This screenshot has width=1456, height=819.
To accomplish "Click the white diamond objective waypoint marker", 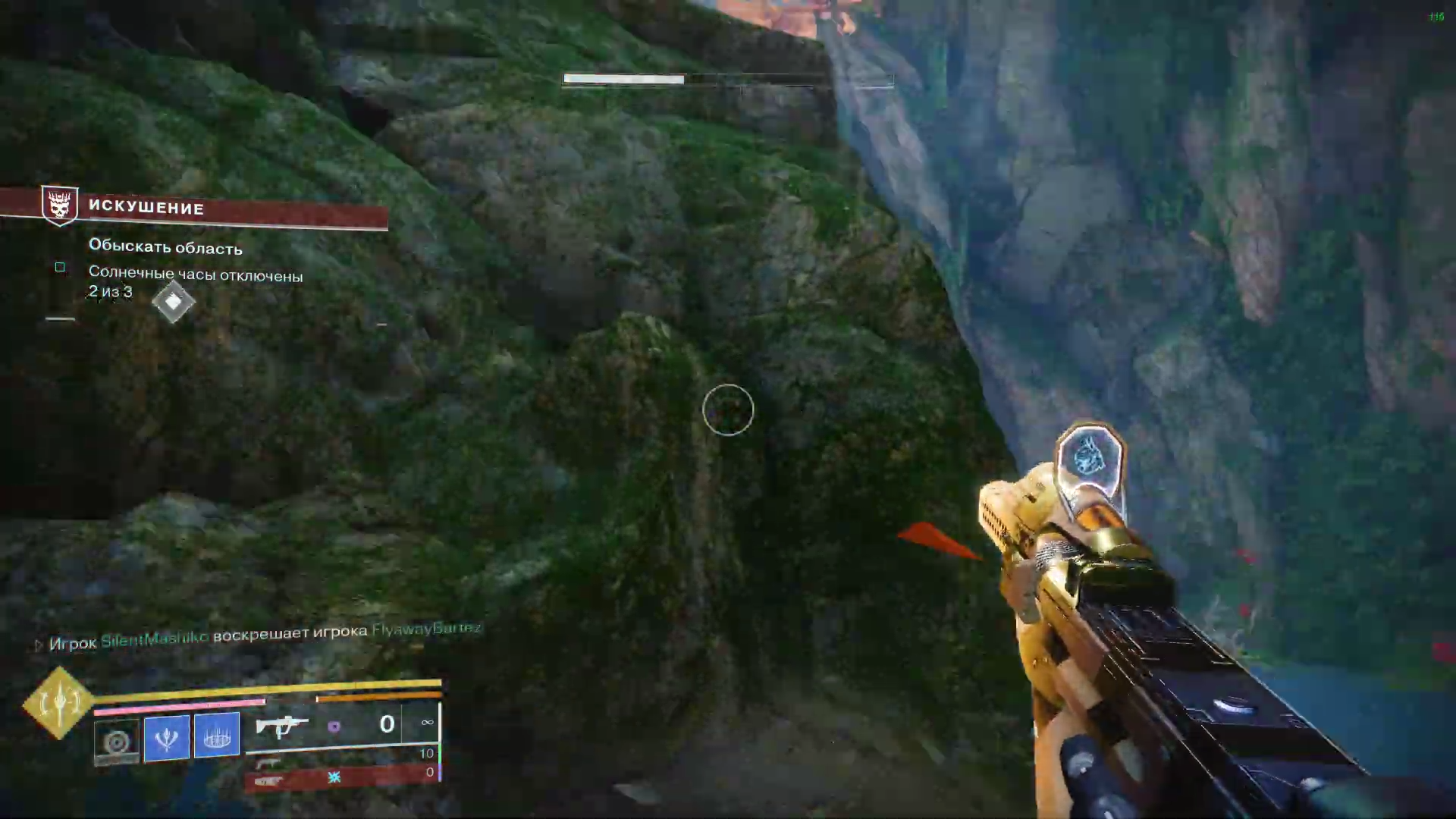I will click(x=173, y=302).
